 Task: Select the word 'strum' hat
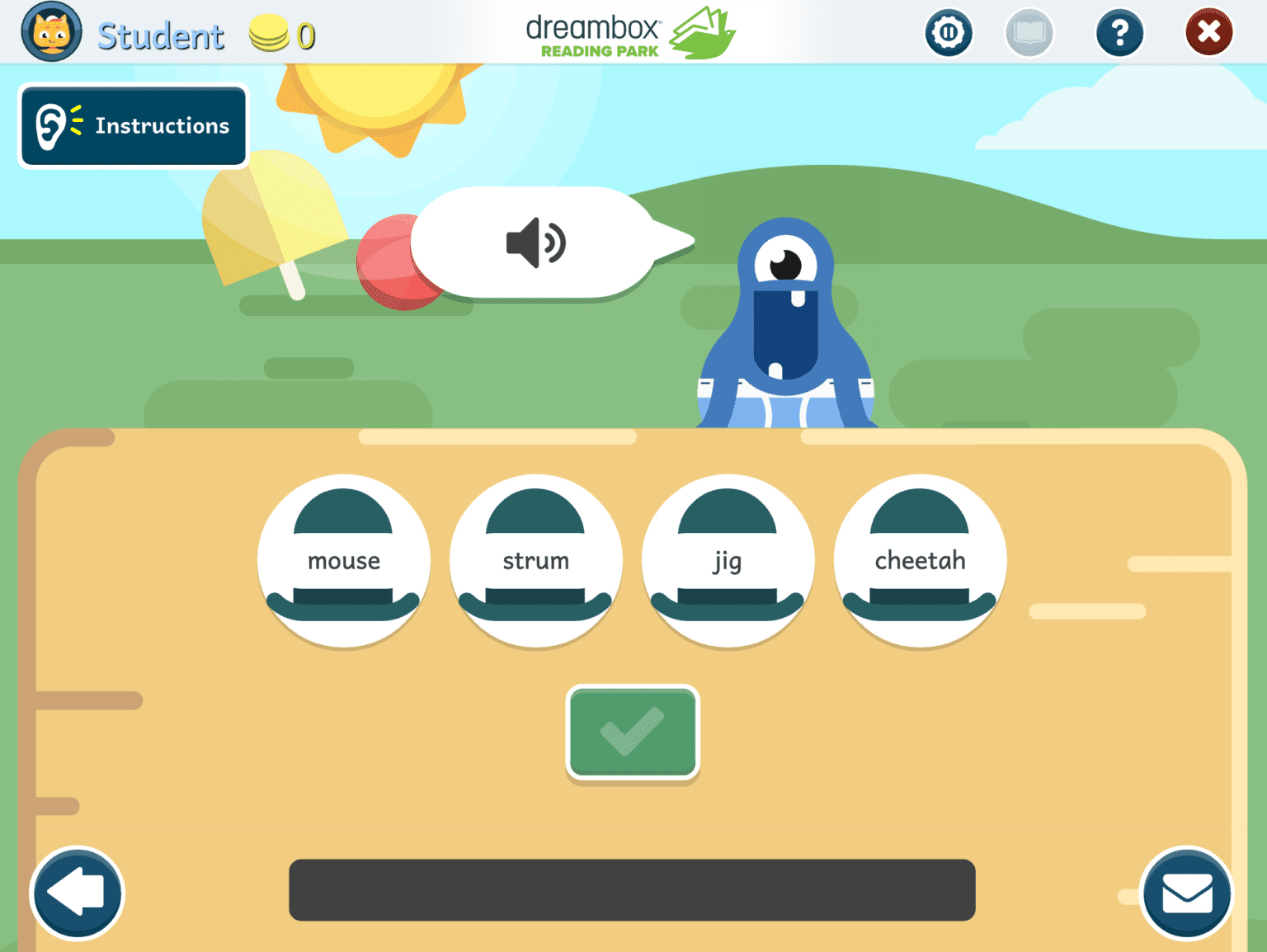535,561
